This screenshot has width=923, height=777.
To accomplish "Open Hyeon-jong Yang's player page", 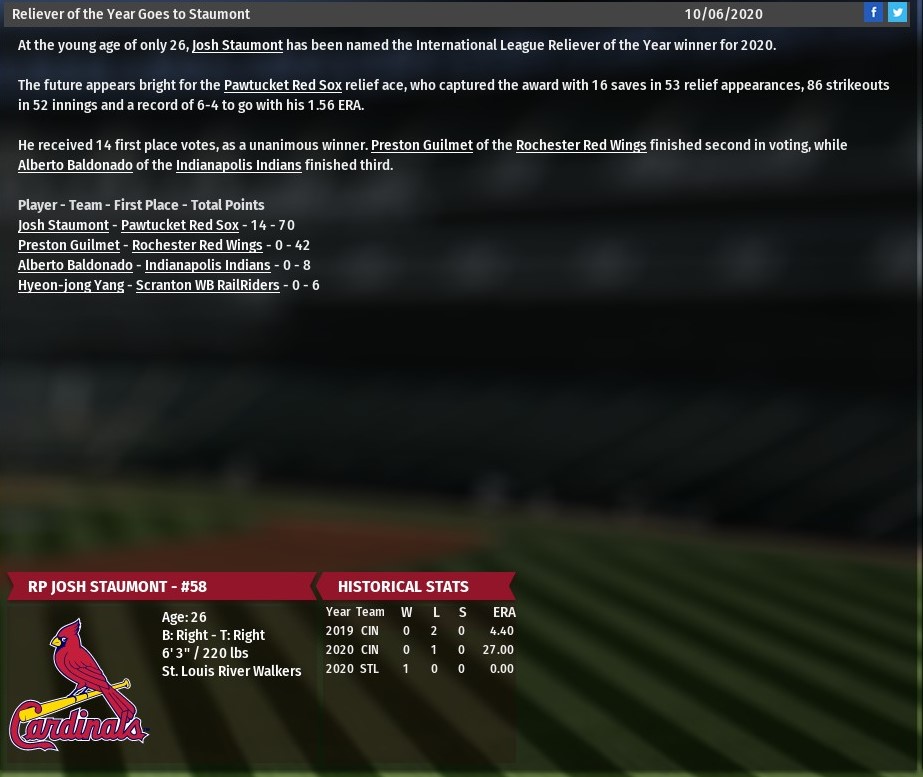I will [71, 285].
